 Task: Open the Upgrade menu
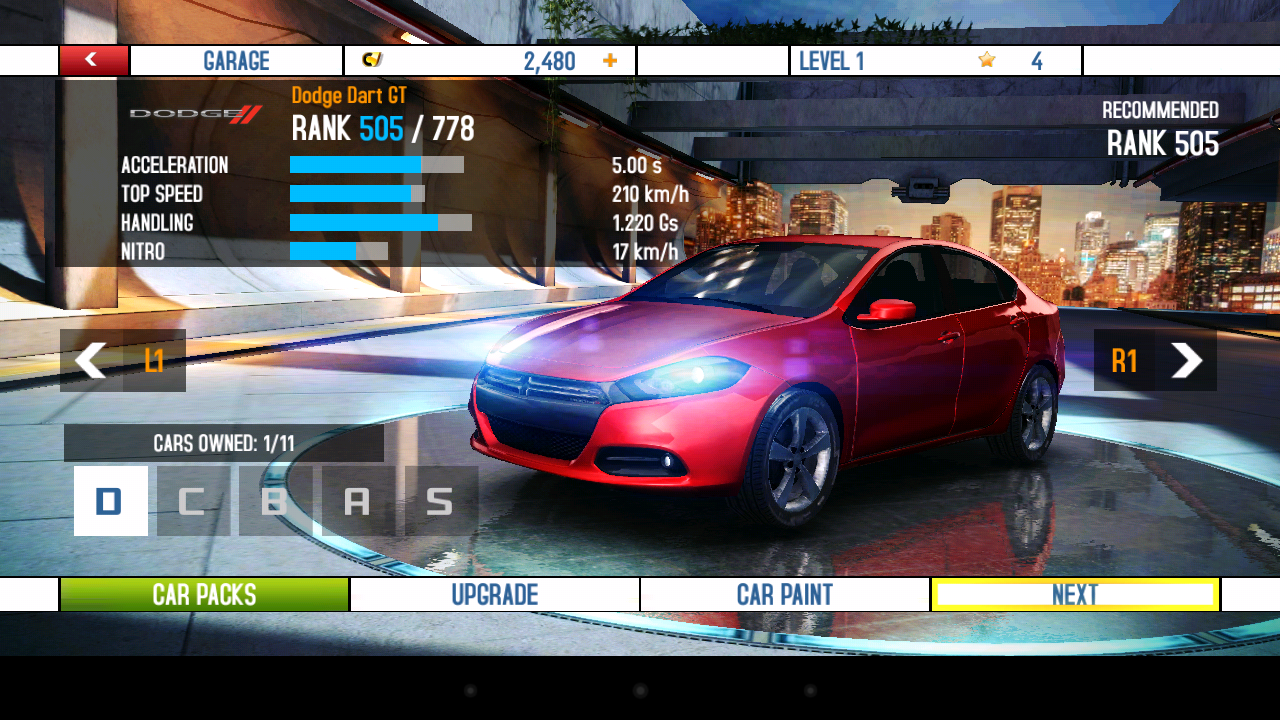click(x=495, y=595)
